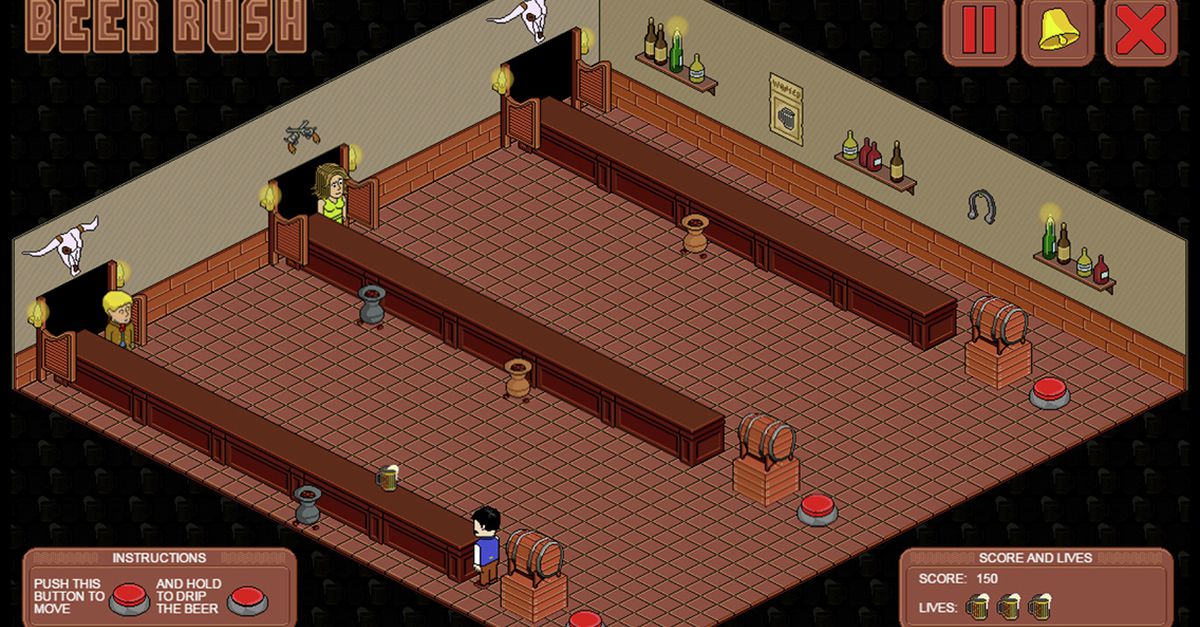Image resolution: width=1200 pixels, height=627 pixels.
Task: Click the red button beside the bartender's barrel
Action: [586, 619]
